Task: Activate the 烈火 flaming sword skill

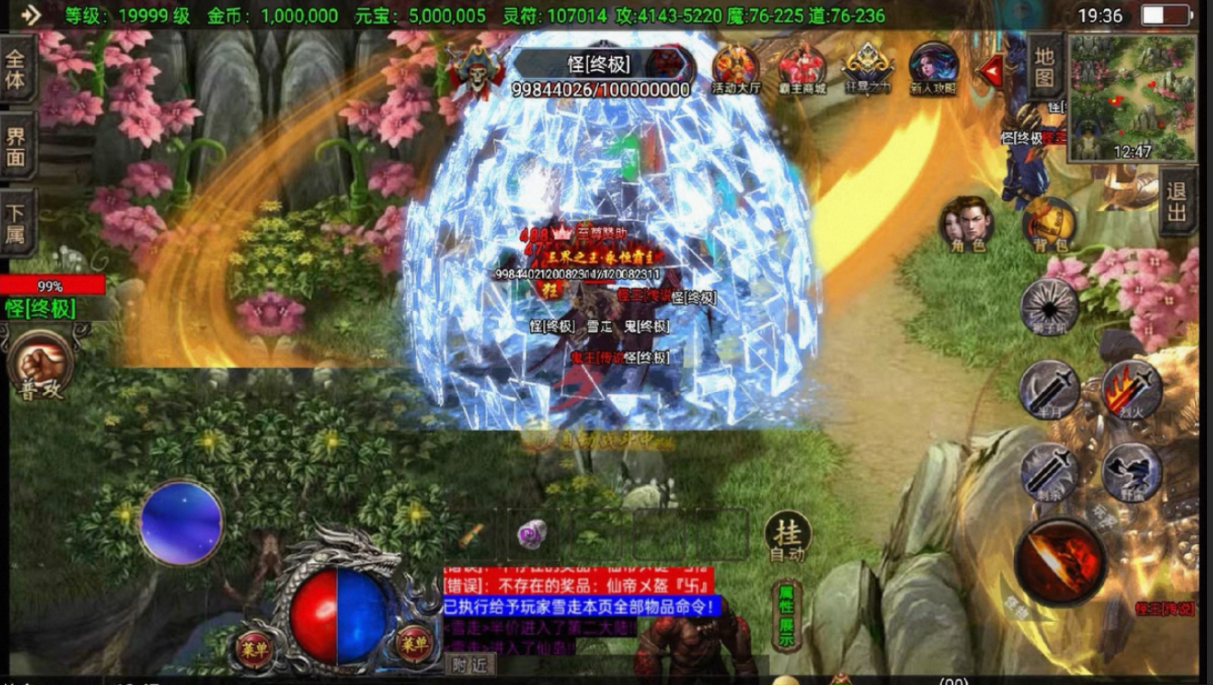Action: pyautogui.click(x=1131, y=389)
